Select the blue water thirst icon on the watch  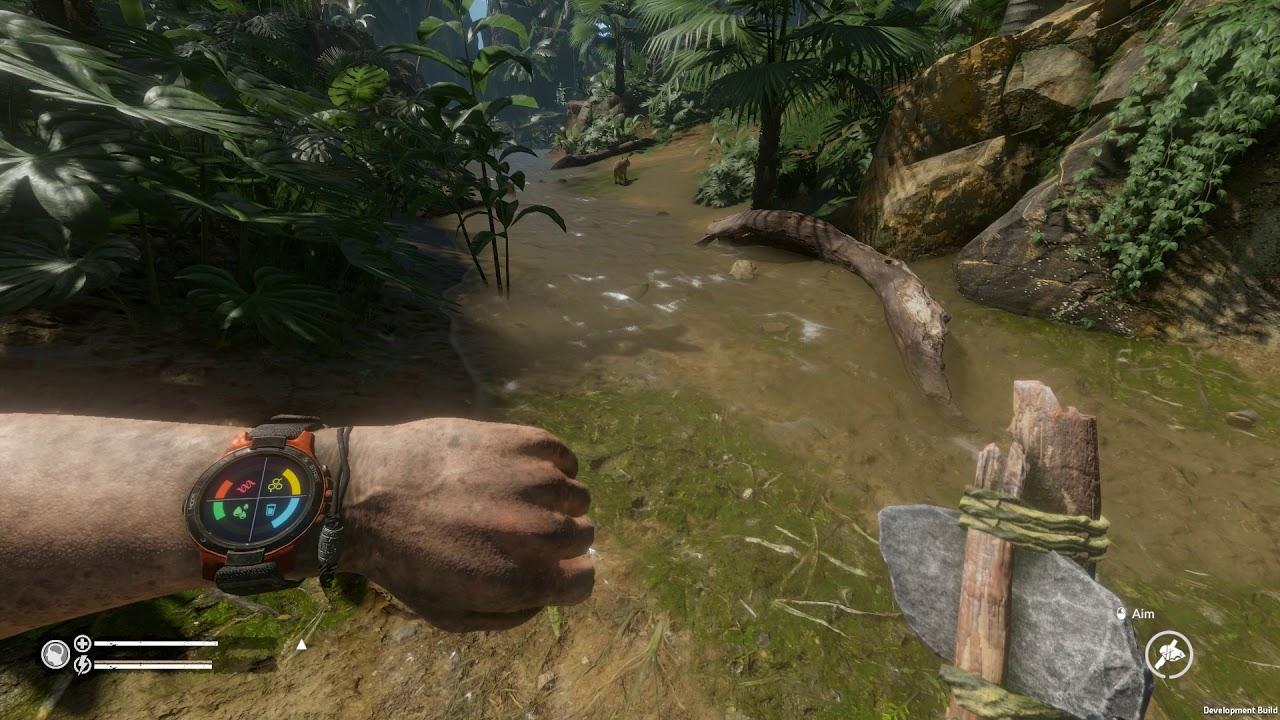pos(271,509)
